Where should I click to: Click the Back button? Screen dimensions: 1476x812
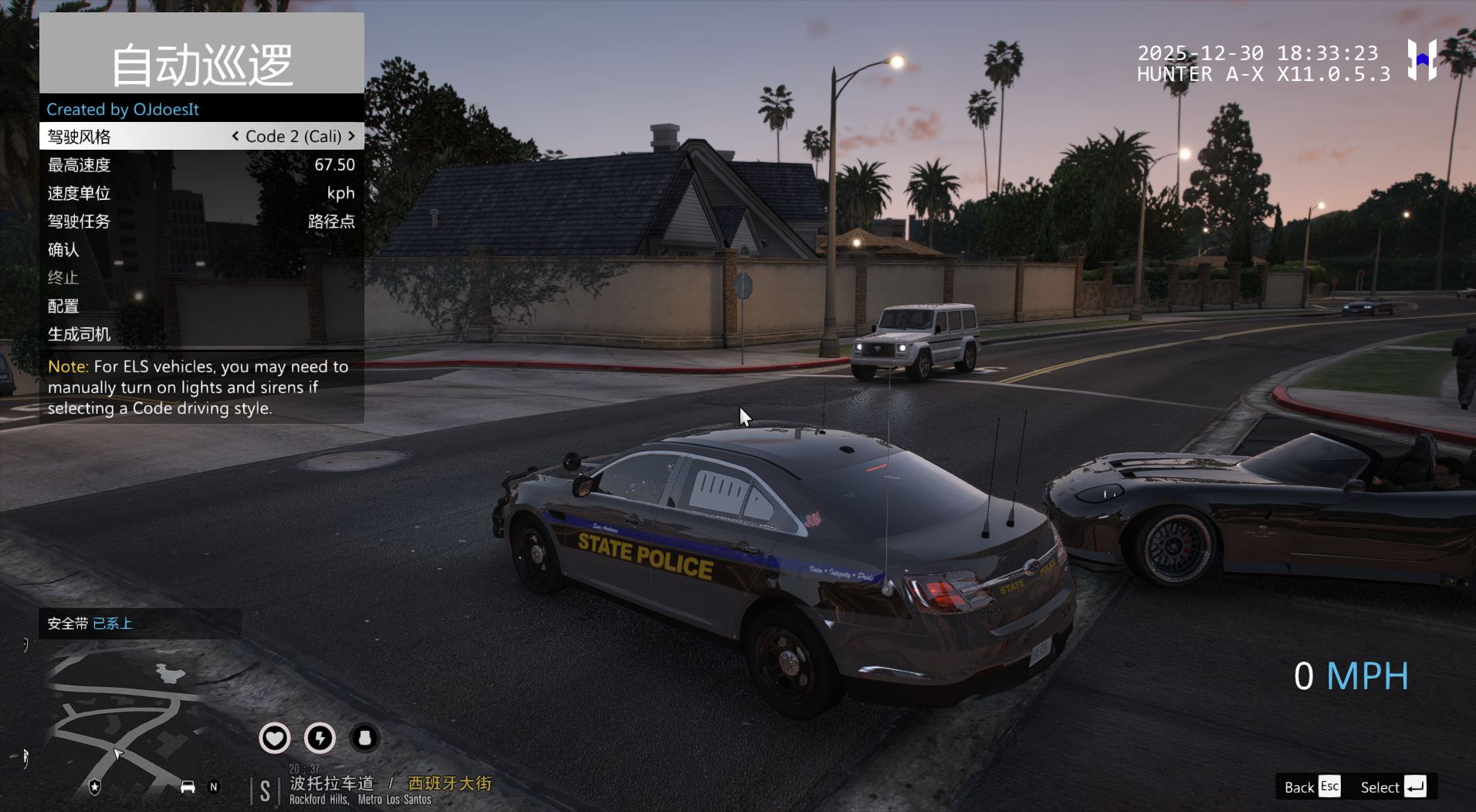point(1311,787)
